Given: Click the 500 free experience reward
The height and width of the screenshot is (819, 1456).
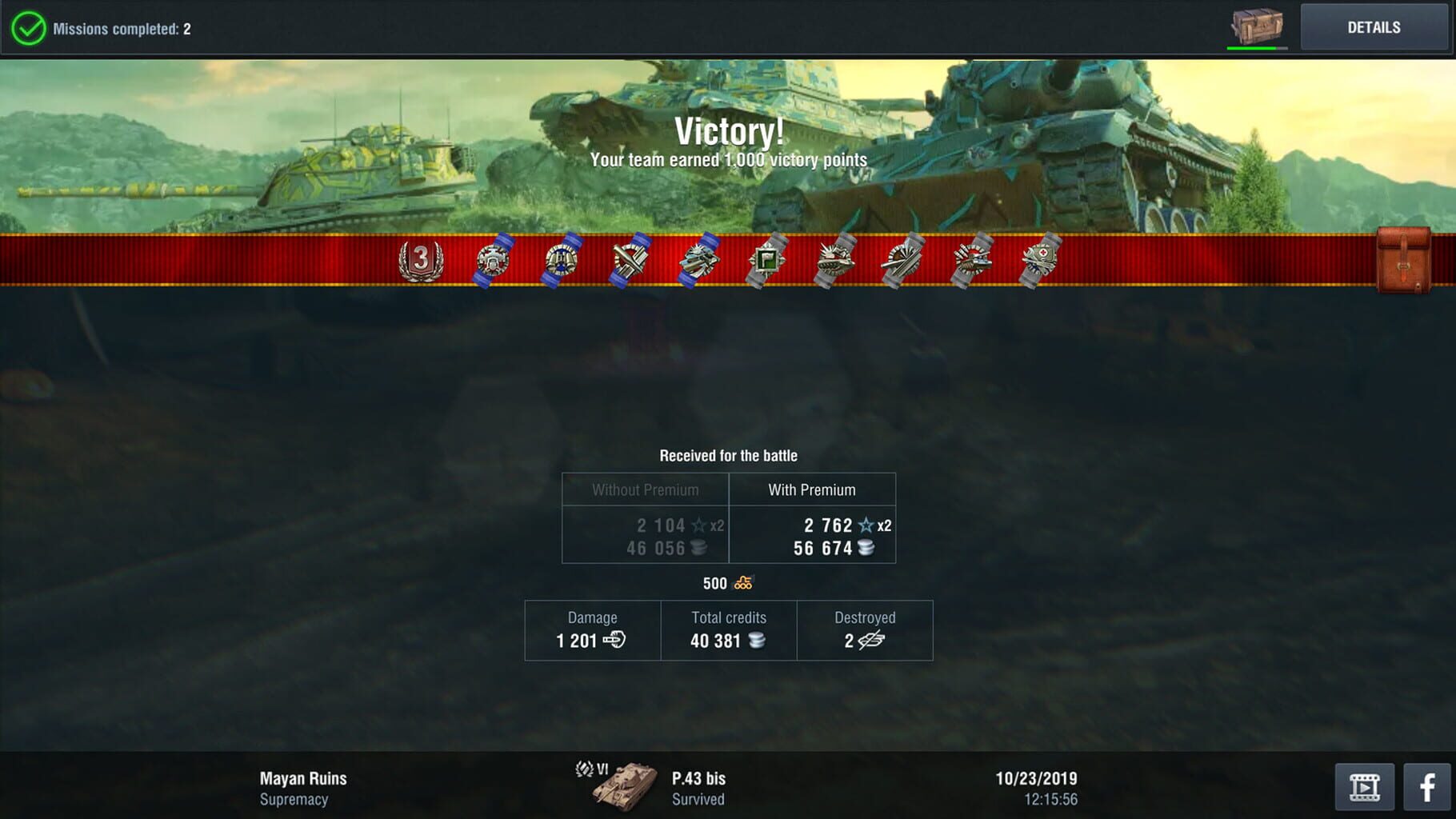Looking at the screenshot, I should pos(729,583).
